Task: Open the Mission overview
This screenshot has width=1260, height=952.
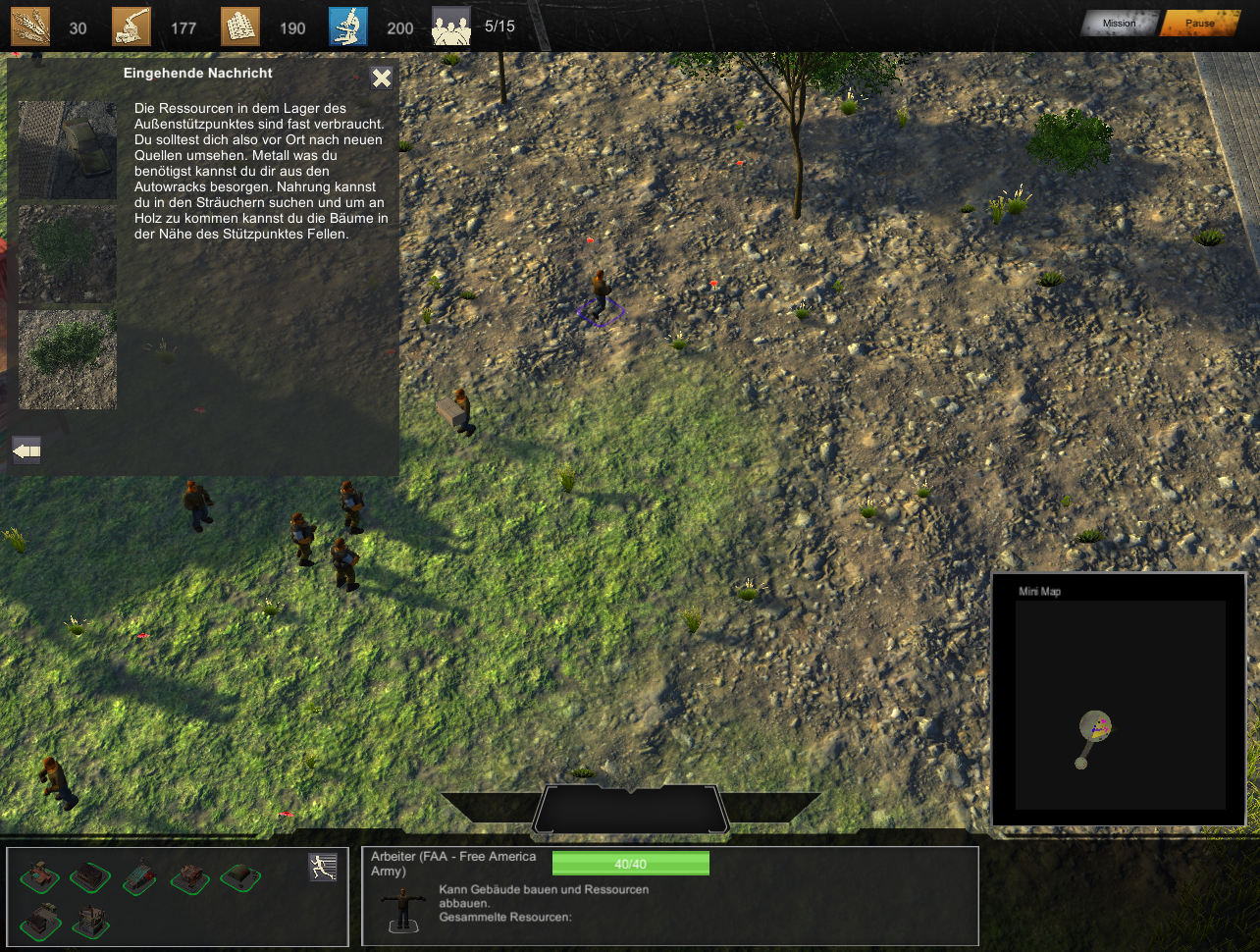Action: coord(1119,24)
